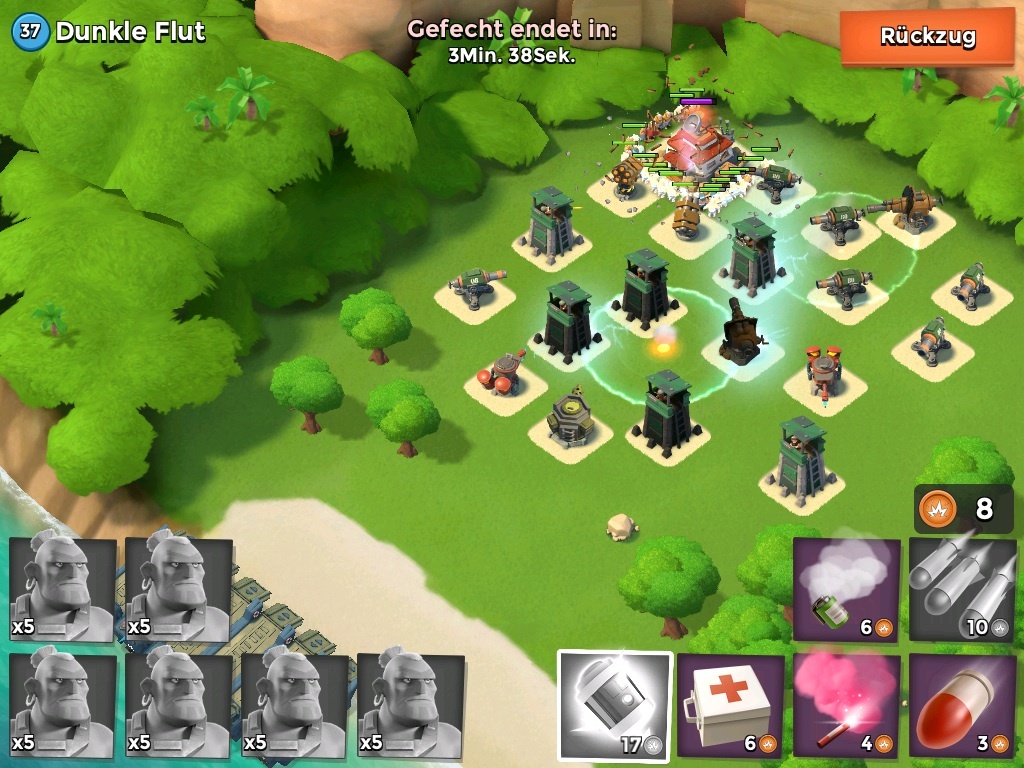Activate the Barrage triple-missile ability

(962, 590)
